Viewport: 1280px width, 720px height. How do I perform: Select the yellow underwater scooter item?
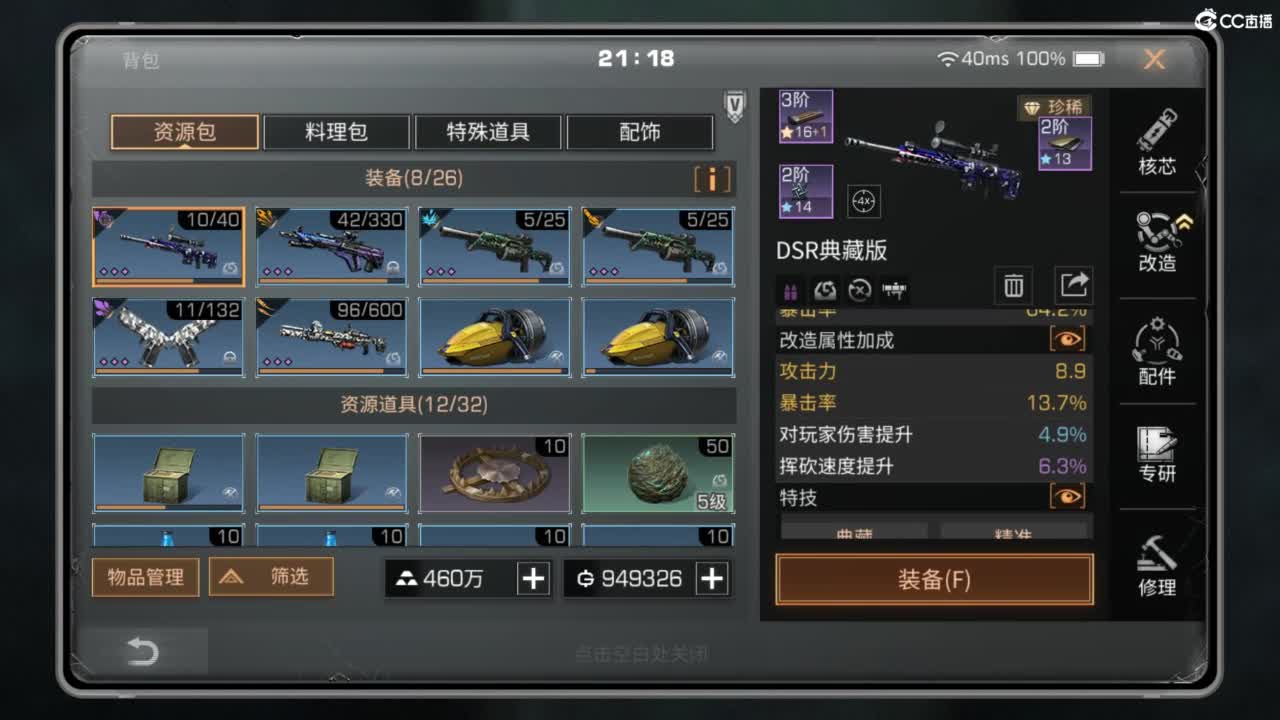494,338
